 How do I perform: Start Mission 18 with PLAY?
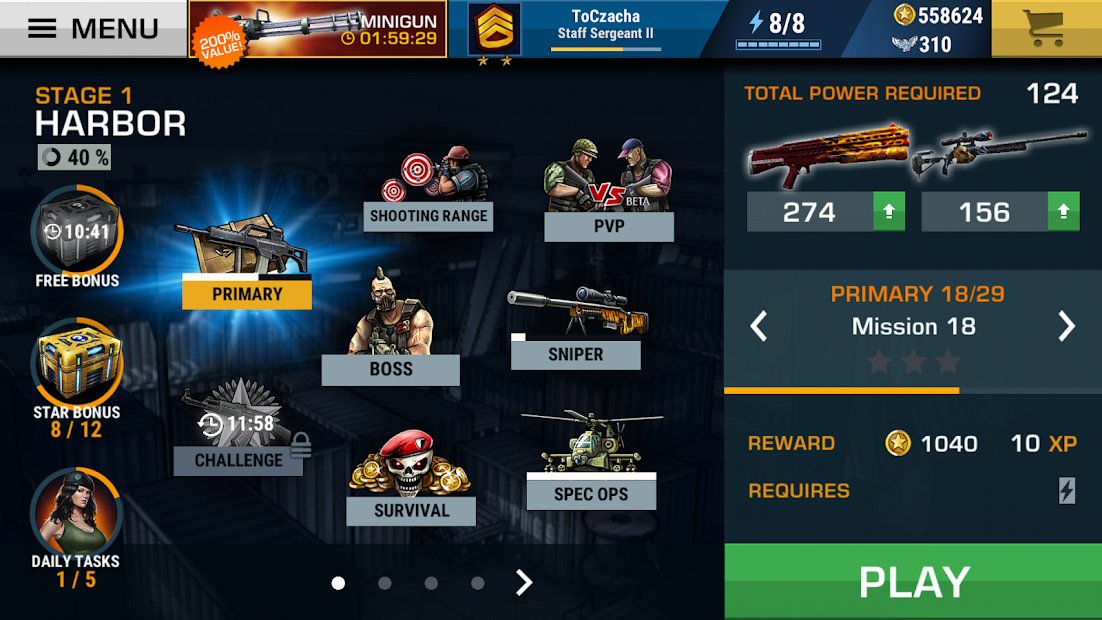(913, 582)
